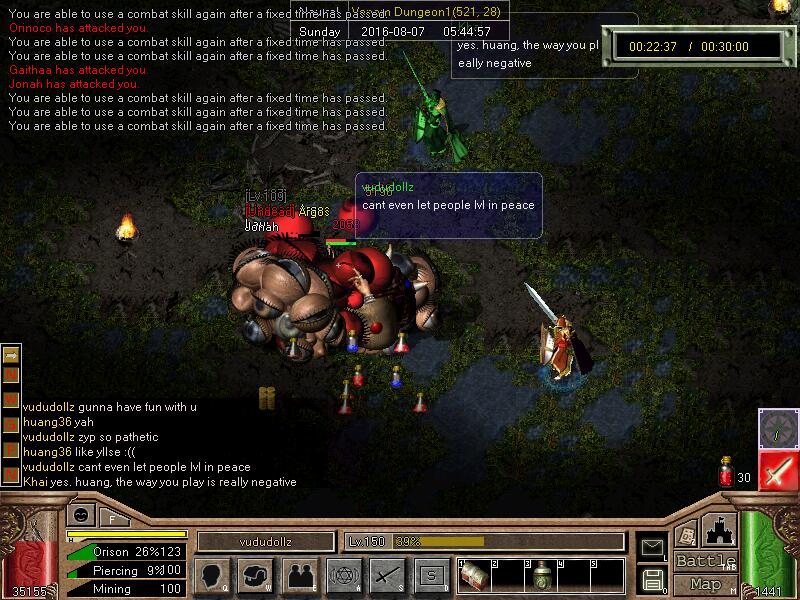
Task: Click the S button on the action bar
Action: coord(431,575)
